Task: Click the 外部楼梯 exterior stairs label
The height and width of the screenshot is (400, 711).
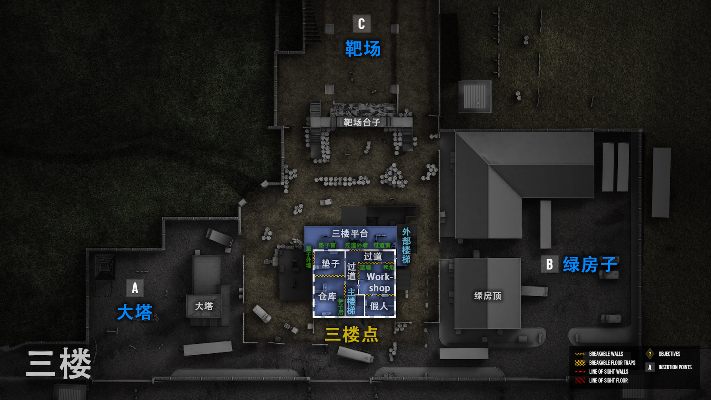Action: (x=406, y=246)
